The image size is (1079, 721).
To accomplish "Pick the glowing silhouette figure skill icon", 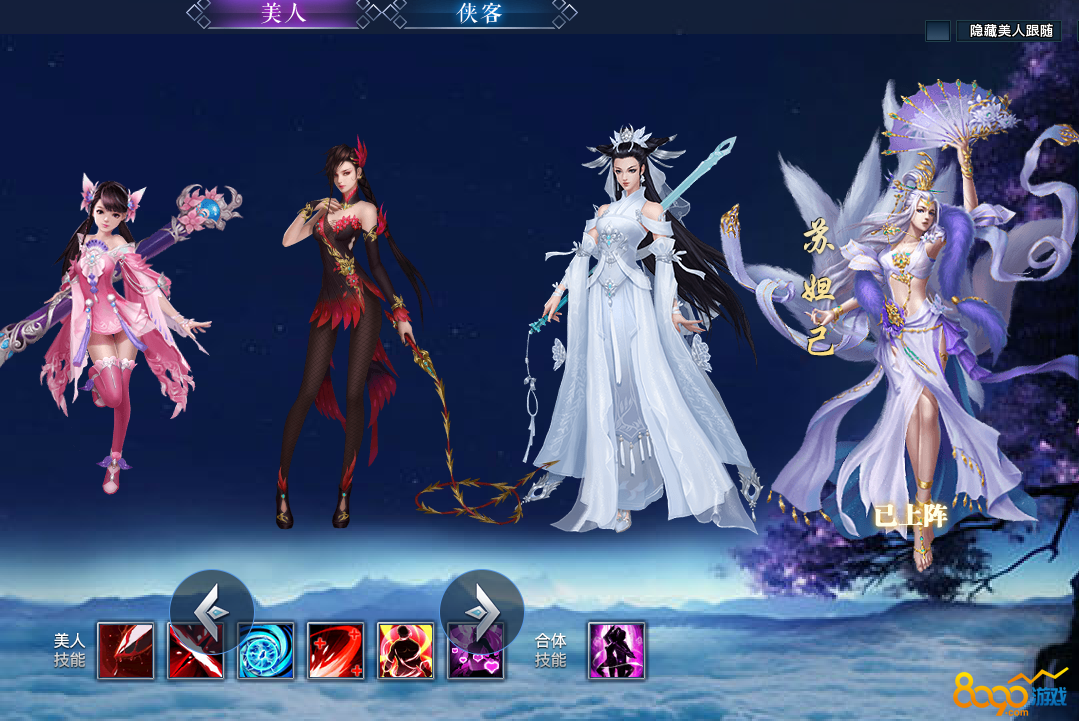I will click(406, 651).
